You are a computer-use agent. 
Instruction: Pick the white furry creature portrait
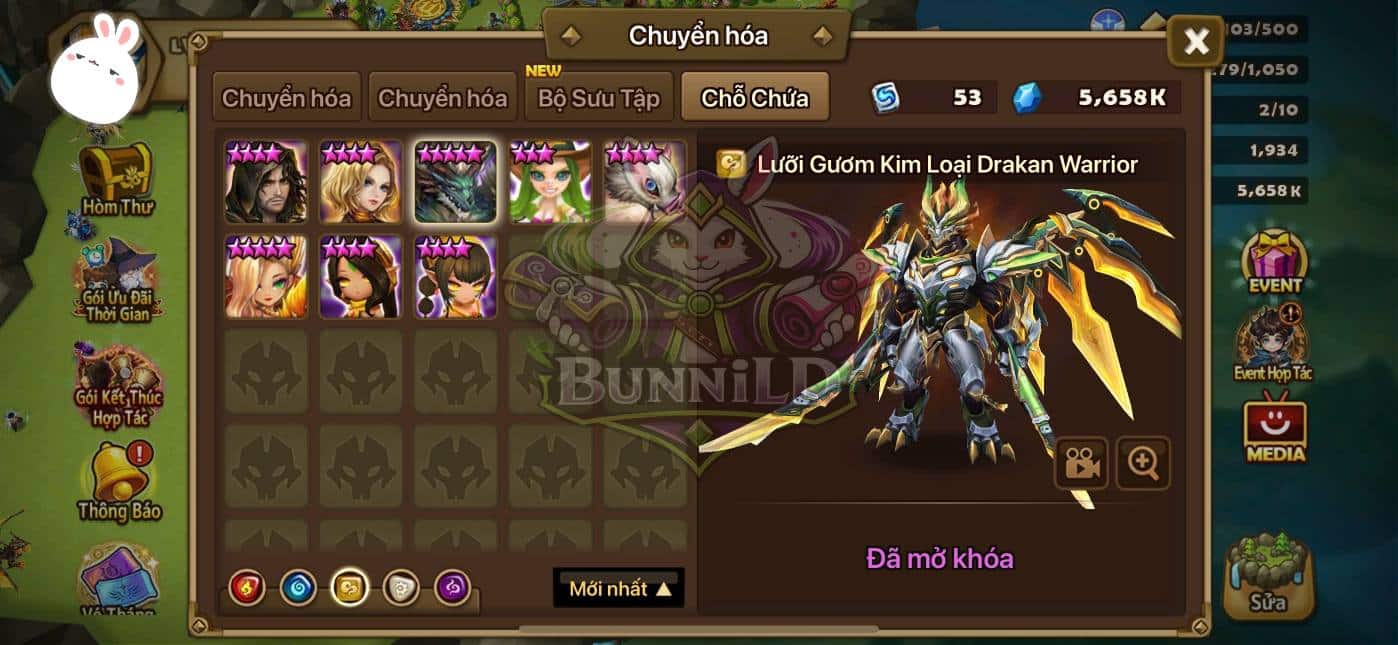pos(645,182)
